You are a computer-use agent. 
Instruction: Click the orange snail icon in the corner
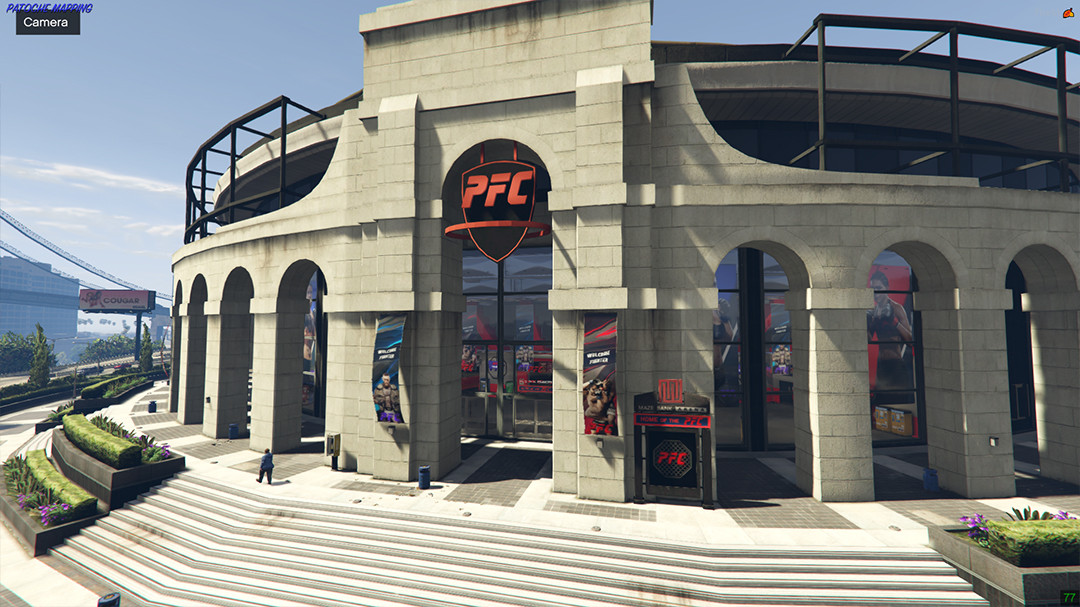tap(1069, 13)
